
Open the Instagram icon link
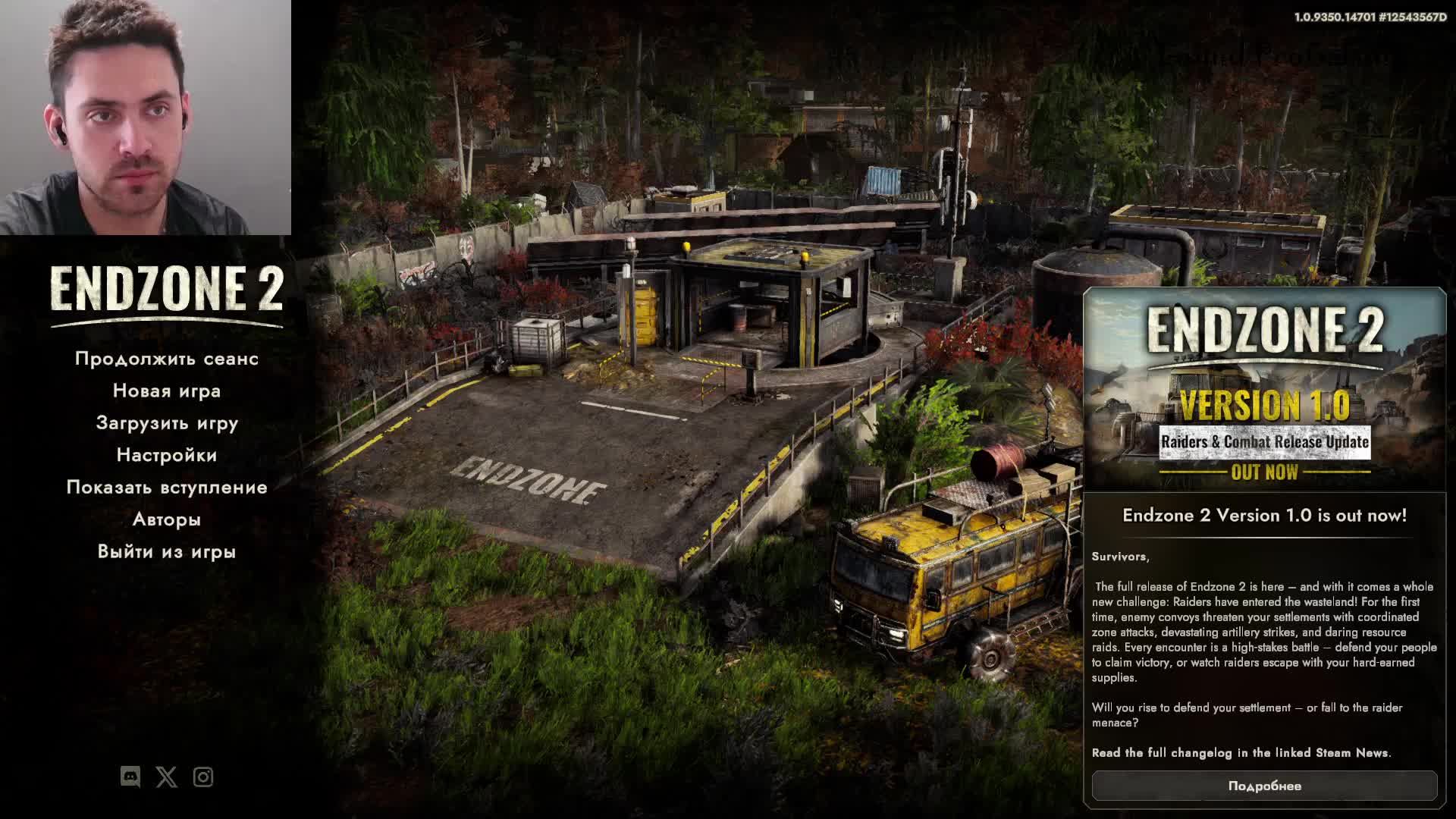[x=203, y=777]
